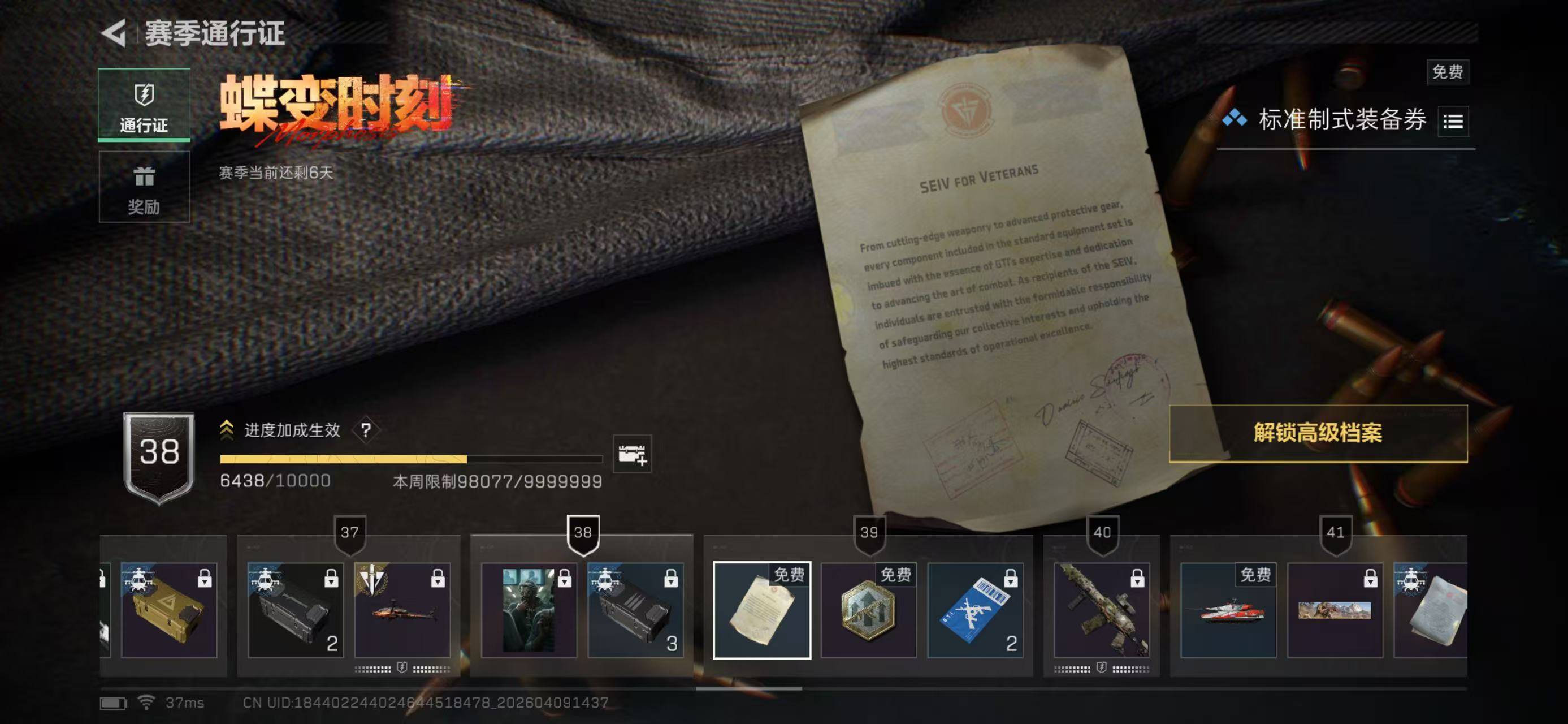Open the 奖励 rewards tab
This screenshot has width=1568, height=724.
pos(144,188)
